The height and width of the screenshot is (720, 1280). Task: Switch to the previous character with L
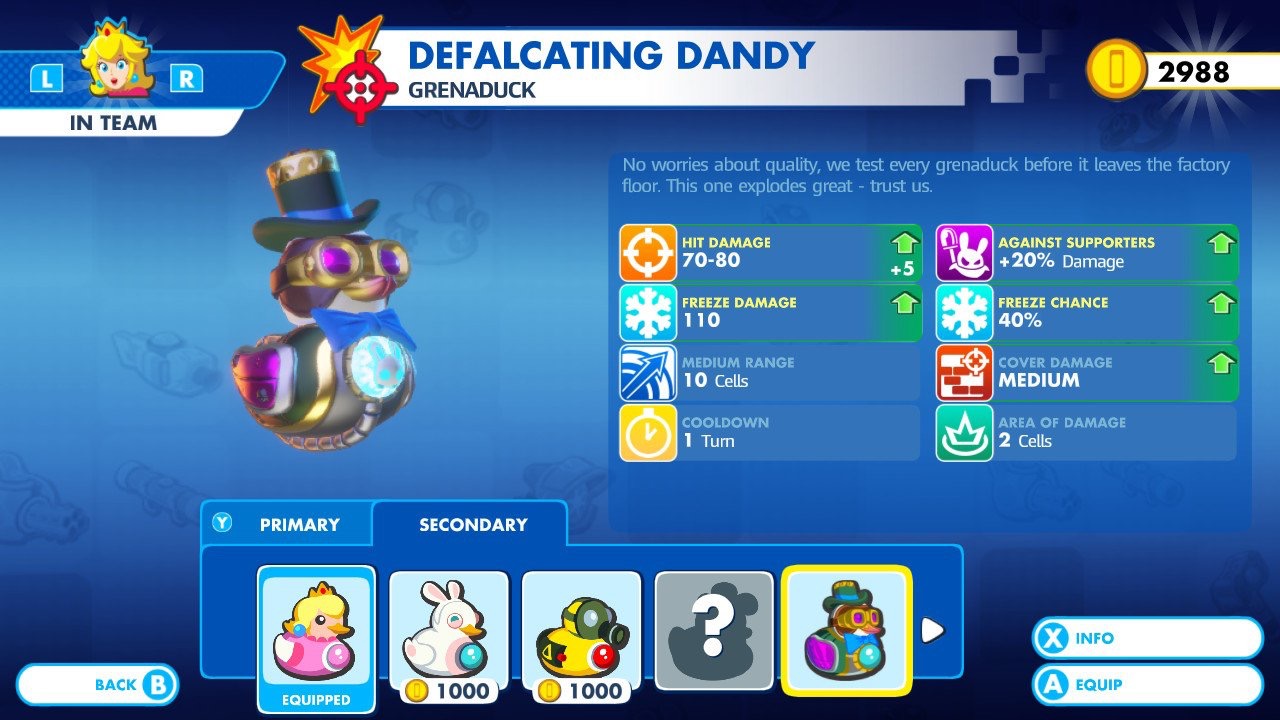tap(47, 79)
